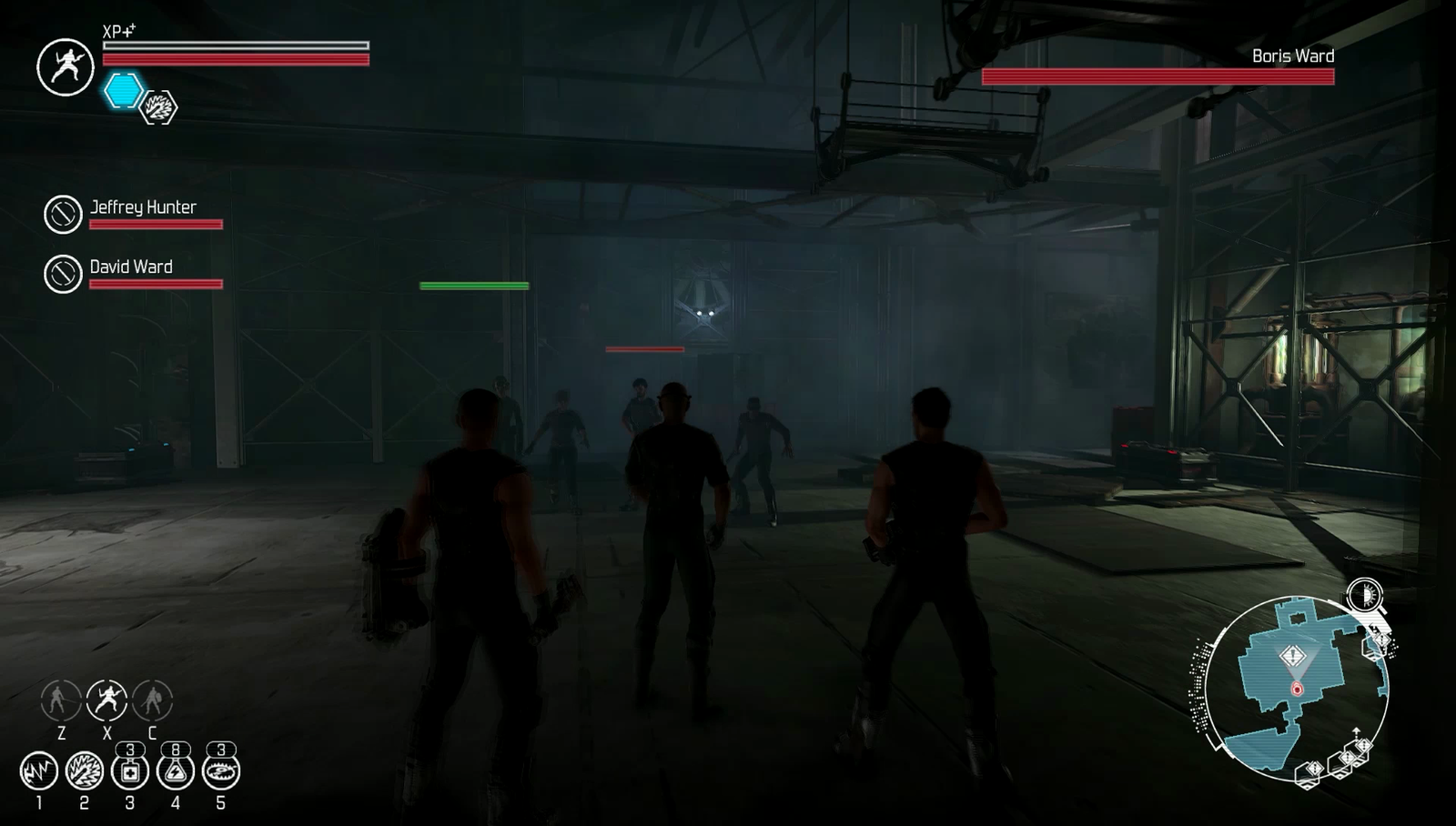Screen dimensions: 1456x826
Task: Select companion David Ward's portrait icon
Action: 64,274
